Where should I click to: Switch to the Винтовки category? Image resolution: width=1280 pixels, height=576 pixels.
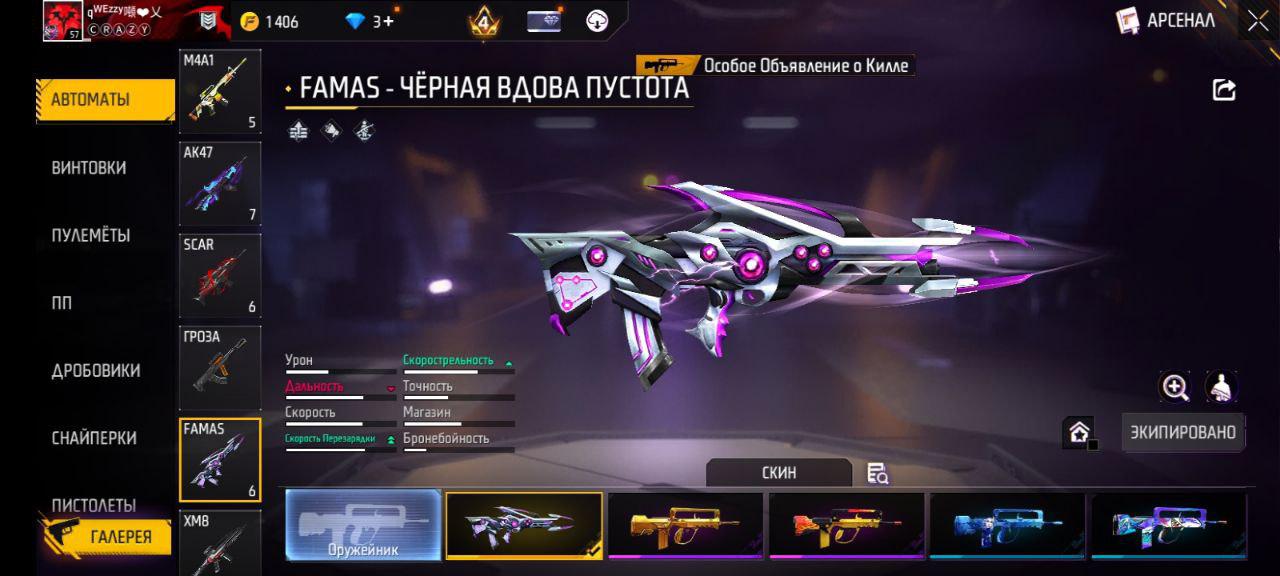(89, 168)
